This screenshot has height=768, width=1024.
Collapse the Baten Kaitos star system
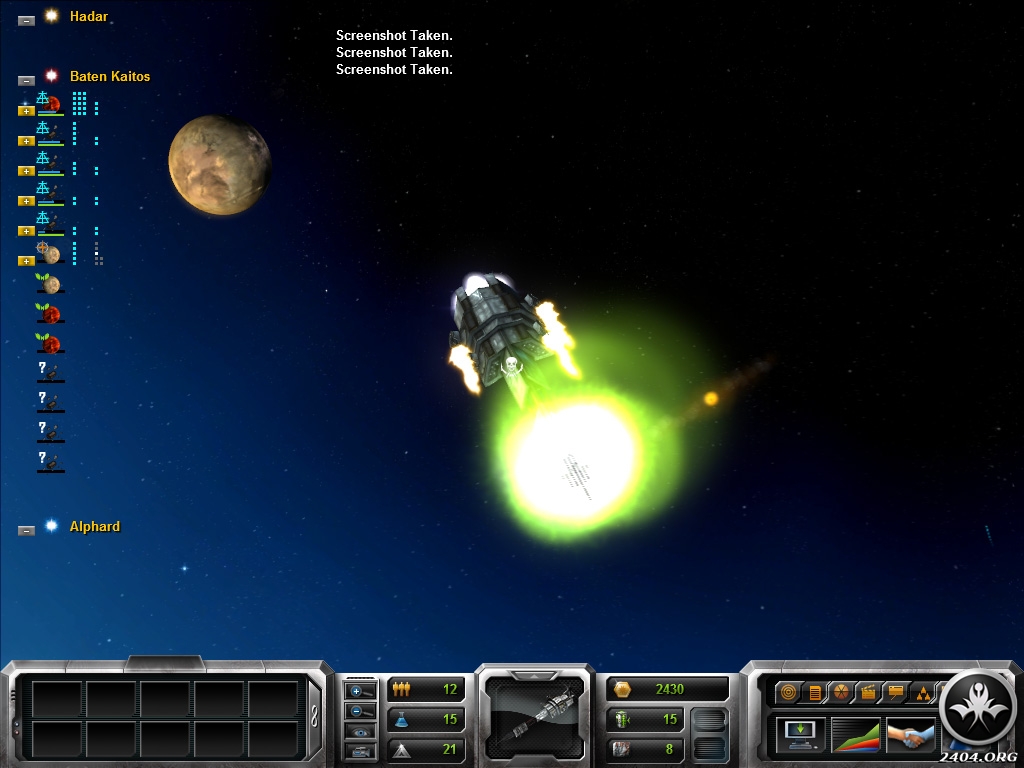(26, 79)
